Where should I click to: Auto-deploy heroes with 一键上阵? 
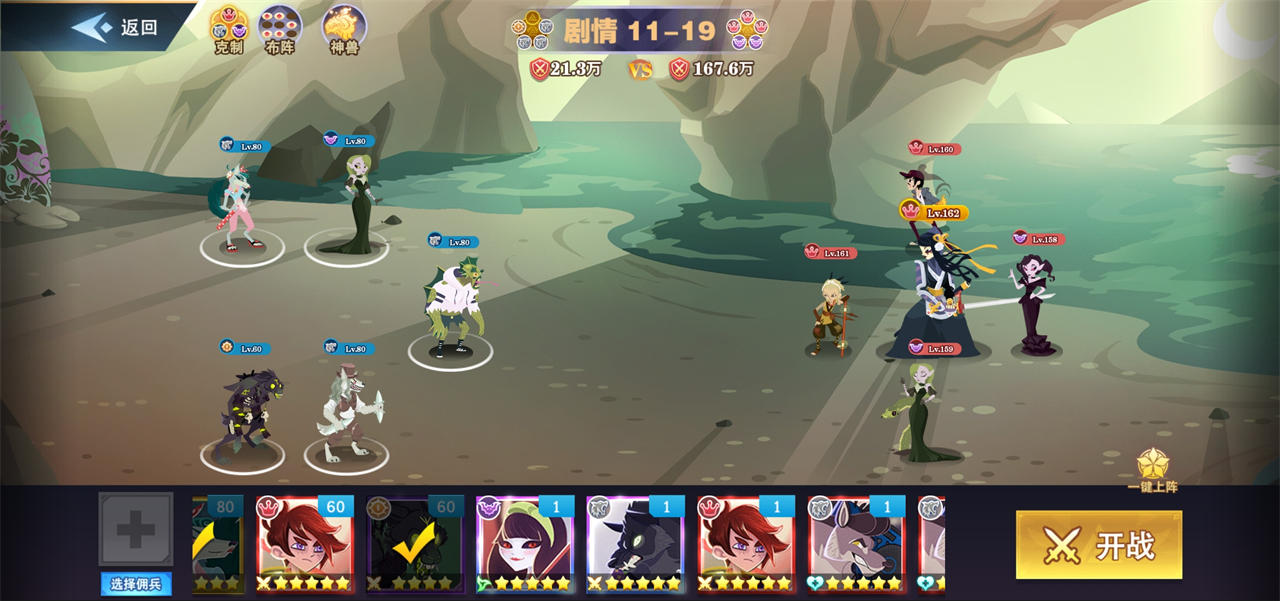click(x=1153, y=470)
